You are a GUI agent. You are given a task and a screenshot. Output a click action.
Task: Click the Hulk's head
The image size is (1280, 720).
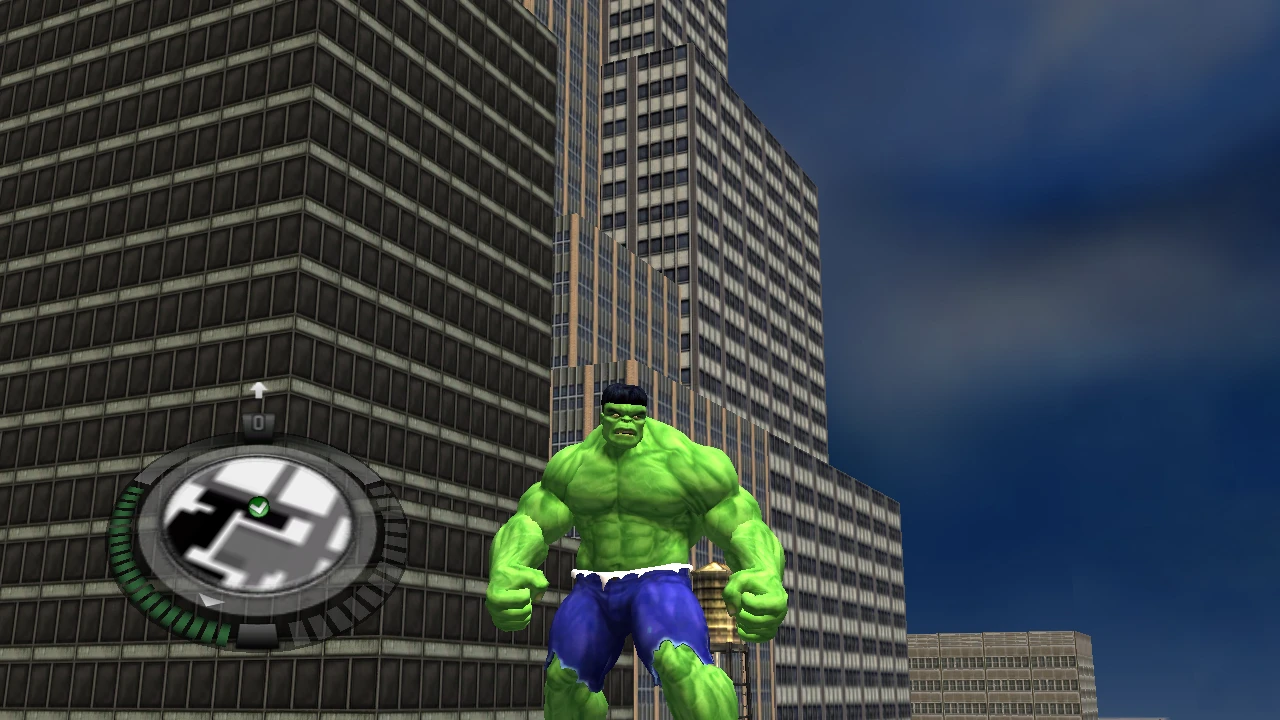pos(622,410)
